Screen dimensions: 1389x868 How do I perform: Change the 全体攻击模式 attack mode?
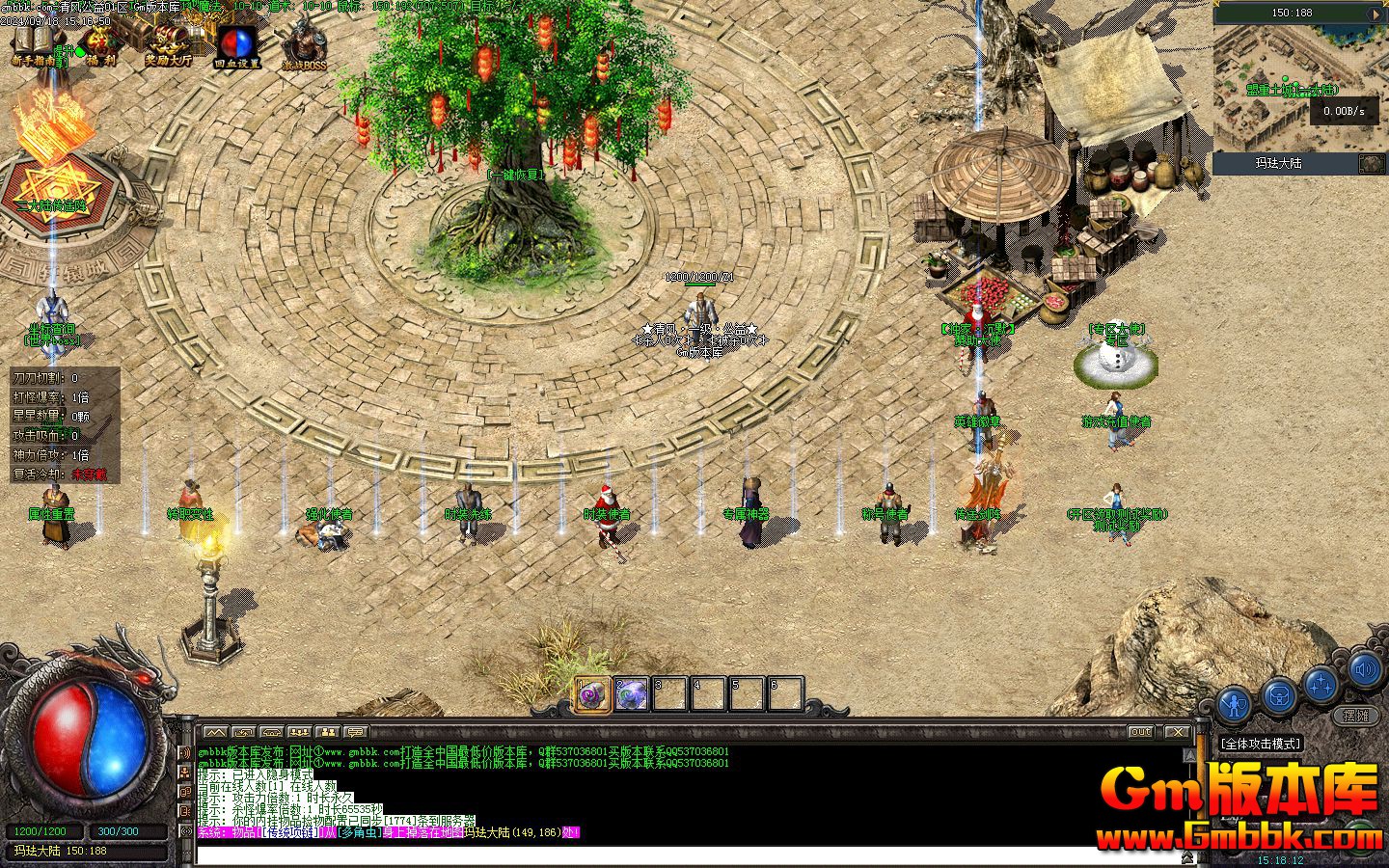tap(1261, 744)
